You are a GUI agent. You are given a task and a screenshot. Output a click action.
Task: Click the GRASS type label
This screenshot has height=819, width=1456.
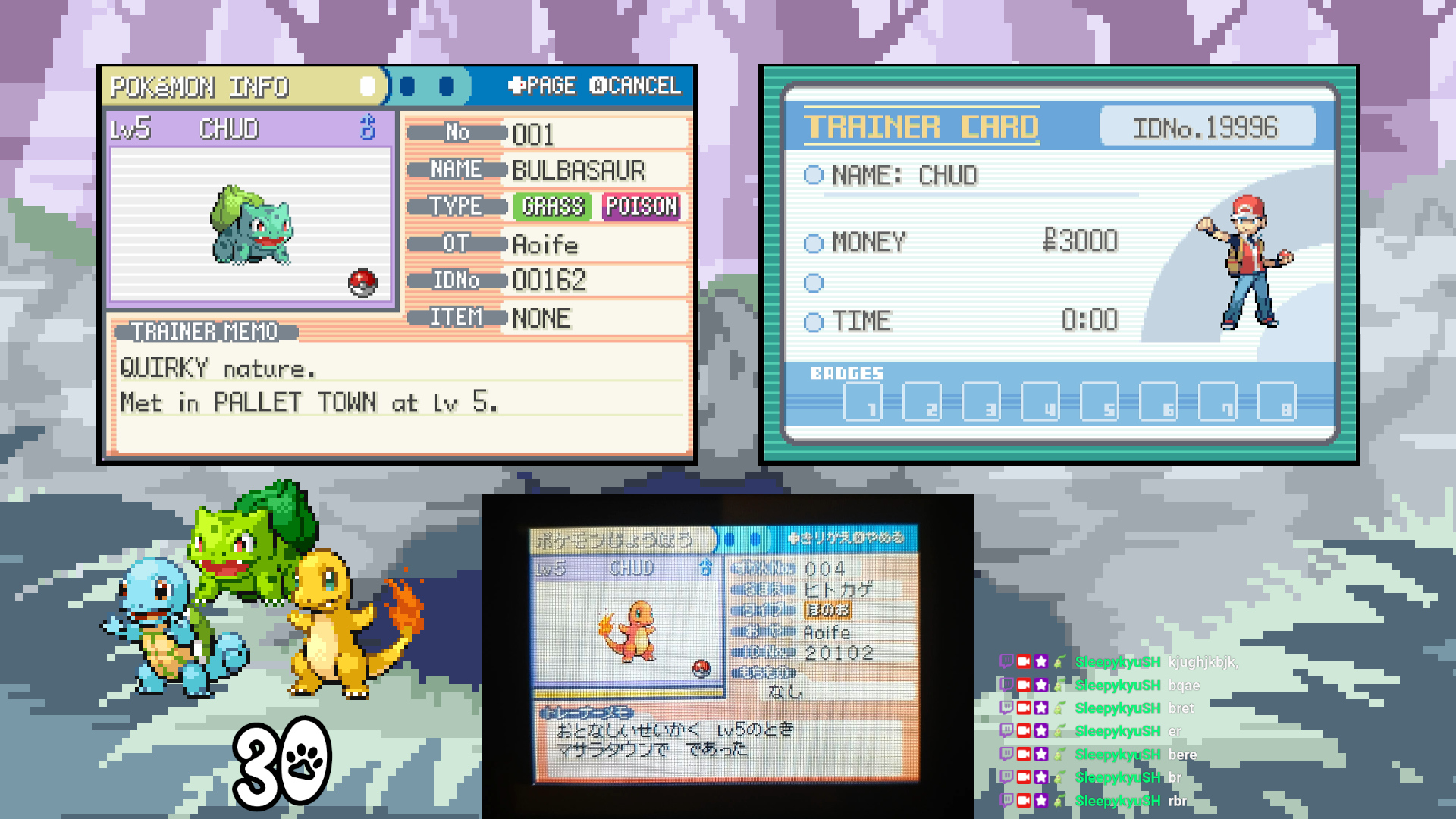553,206
